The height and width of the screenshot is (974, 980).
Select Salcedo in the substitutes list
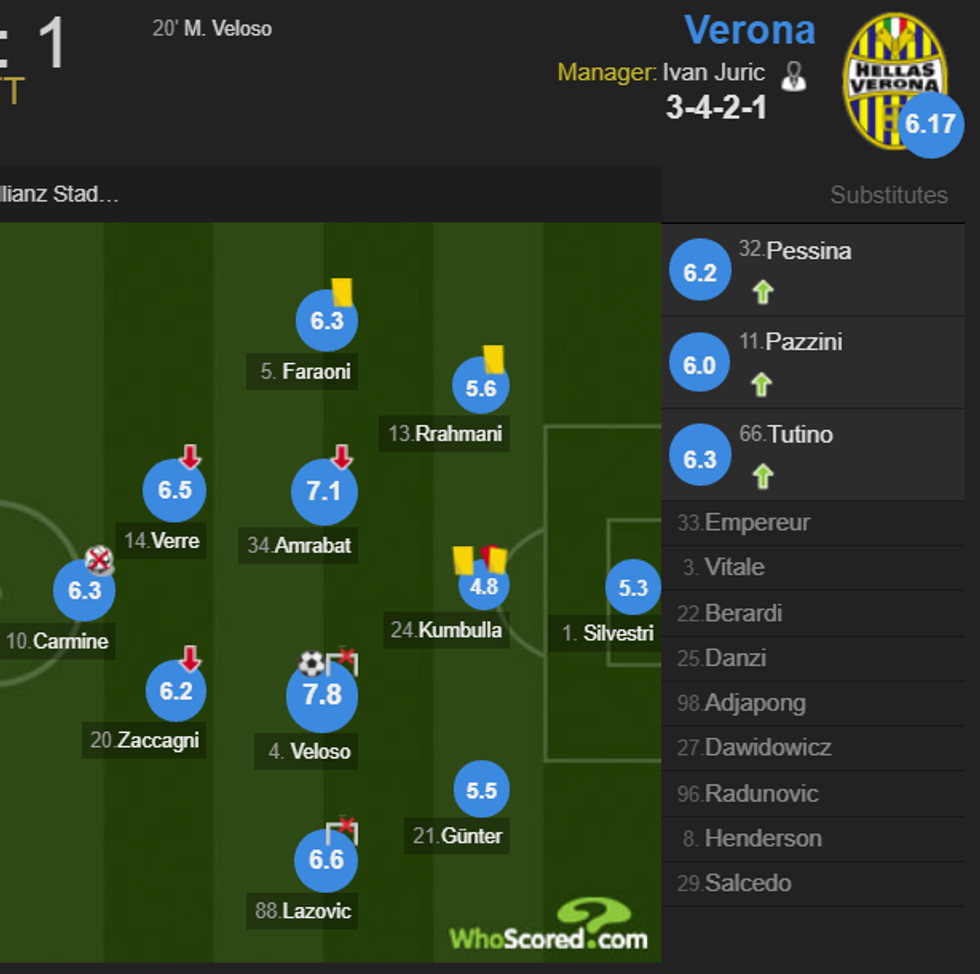(747, 884)
